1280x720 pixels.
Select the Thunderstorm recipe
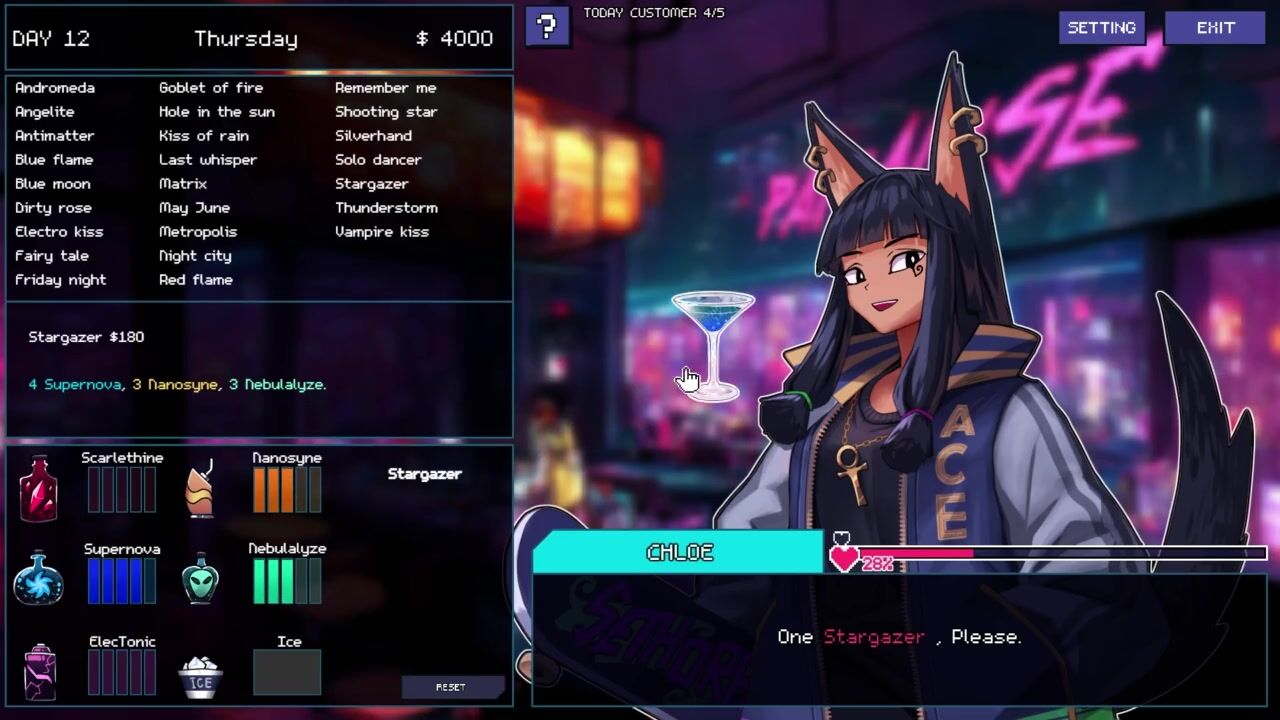click(386, 208)
